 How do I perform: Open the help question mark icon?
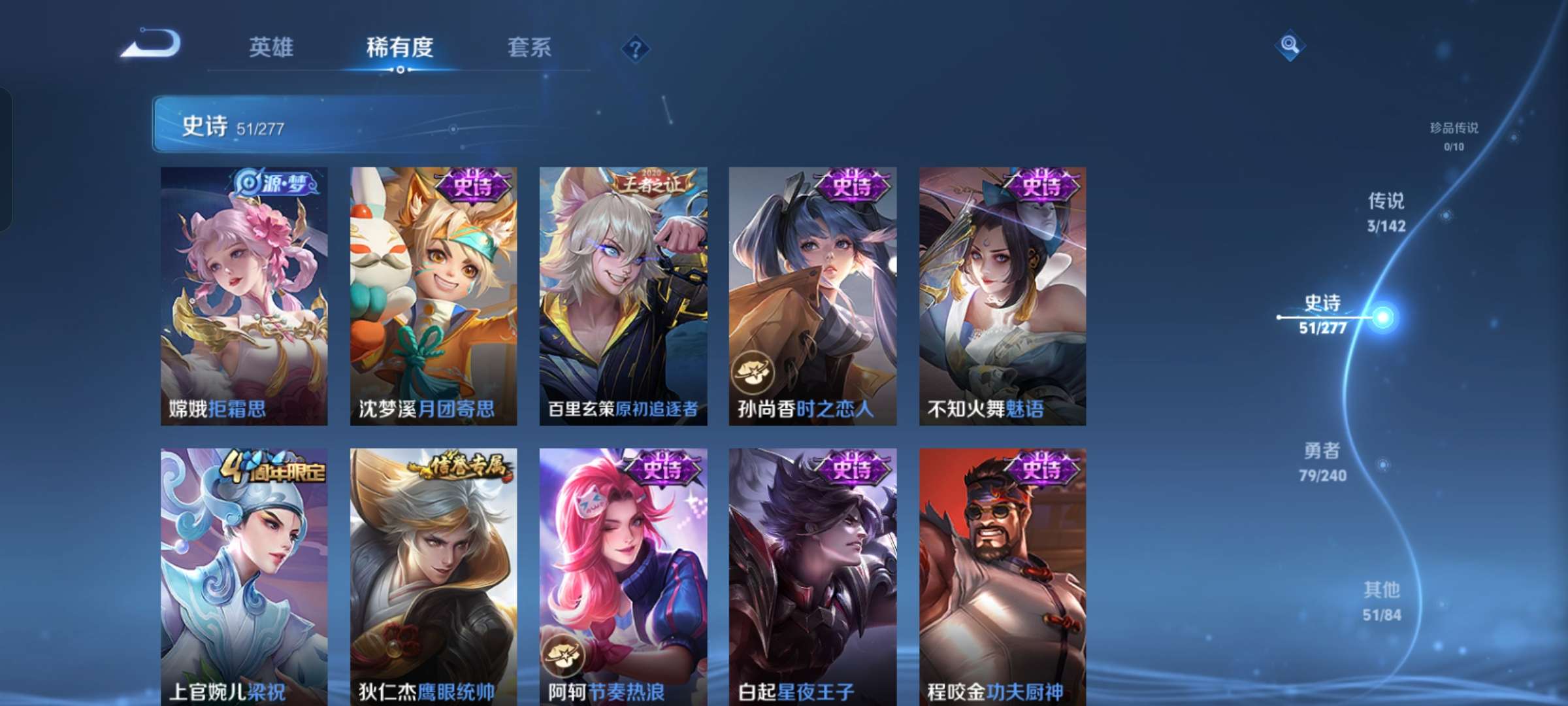click(x=636, y=47)
